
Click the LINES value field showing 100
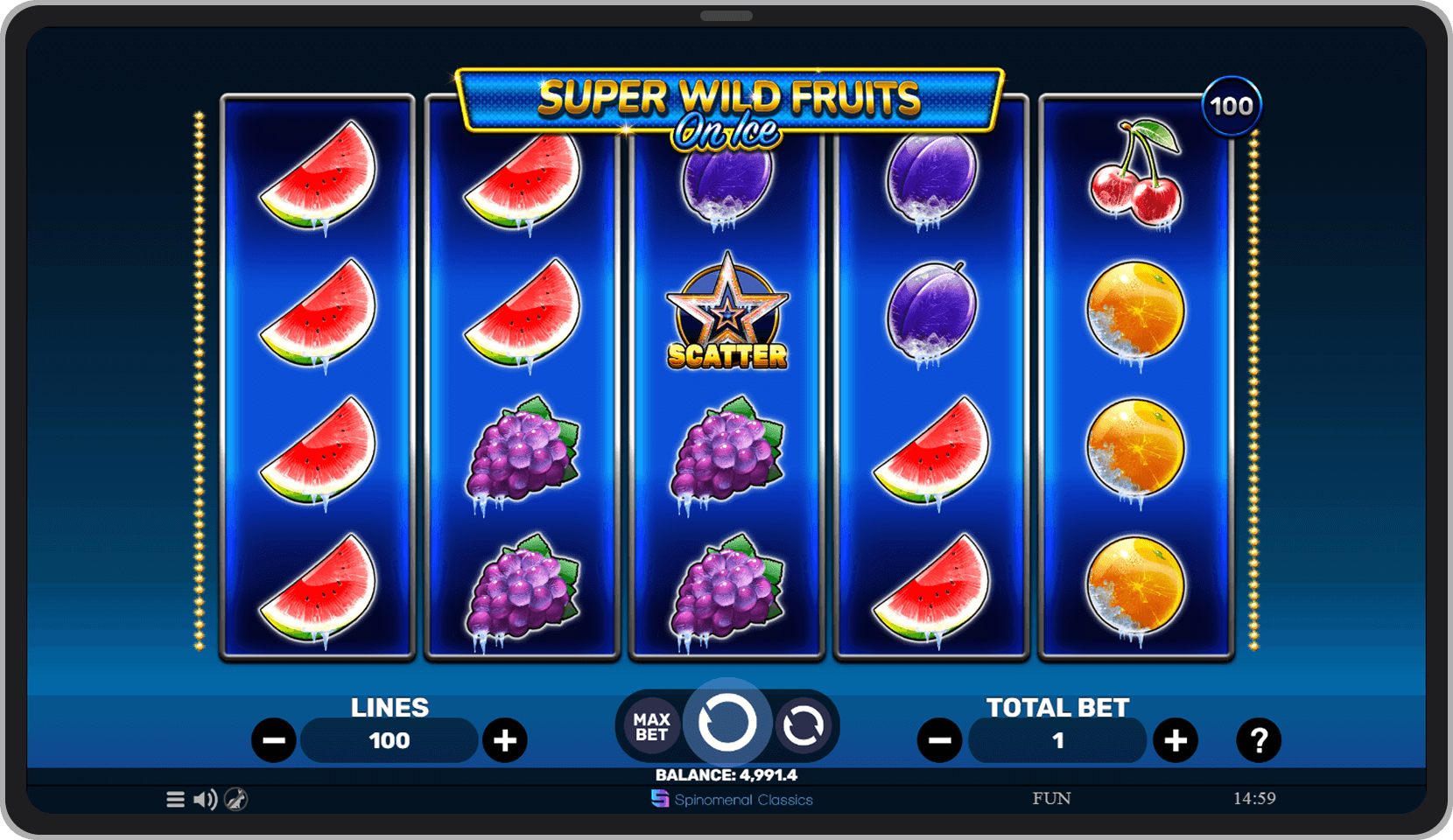[x=389, y=739]
